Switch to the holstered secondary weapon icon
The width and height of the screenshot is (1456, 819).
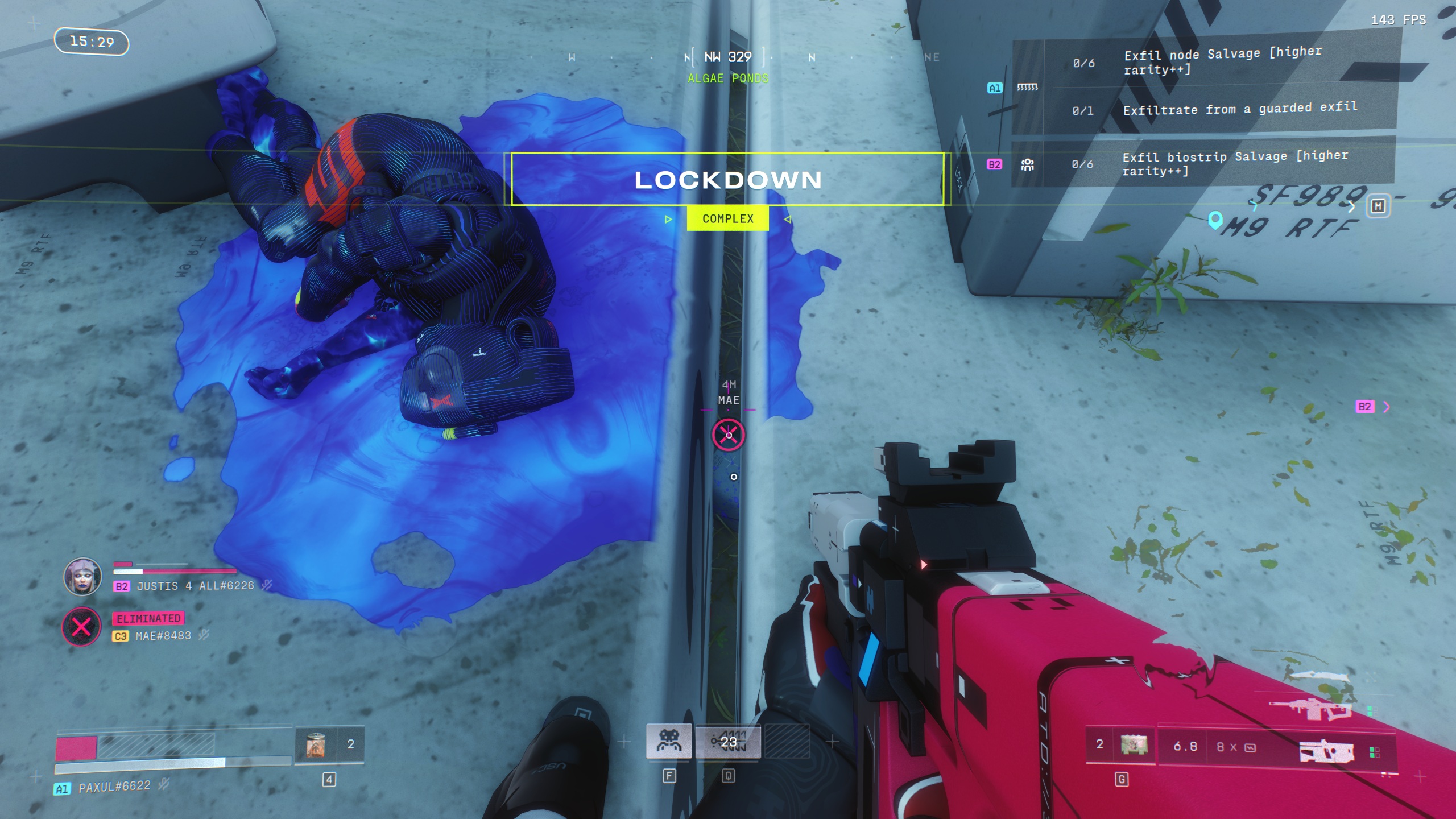[x=1311, y=708]
